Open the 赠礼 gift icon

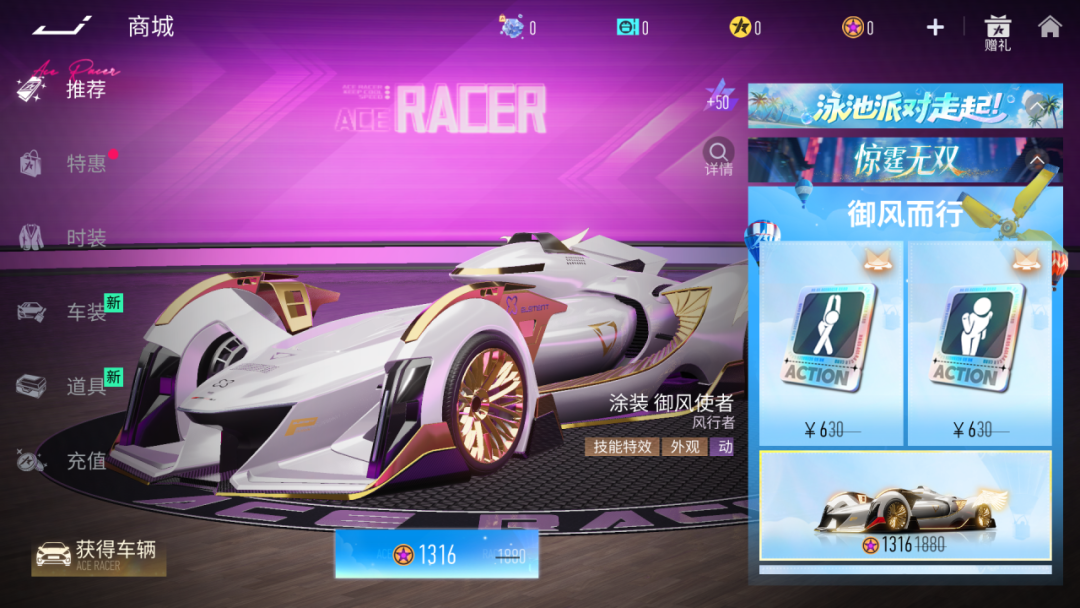click(x=997, y=32)
